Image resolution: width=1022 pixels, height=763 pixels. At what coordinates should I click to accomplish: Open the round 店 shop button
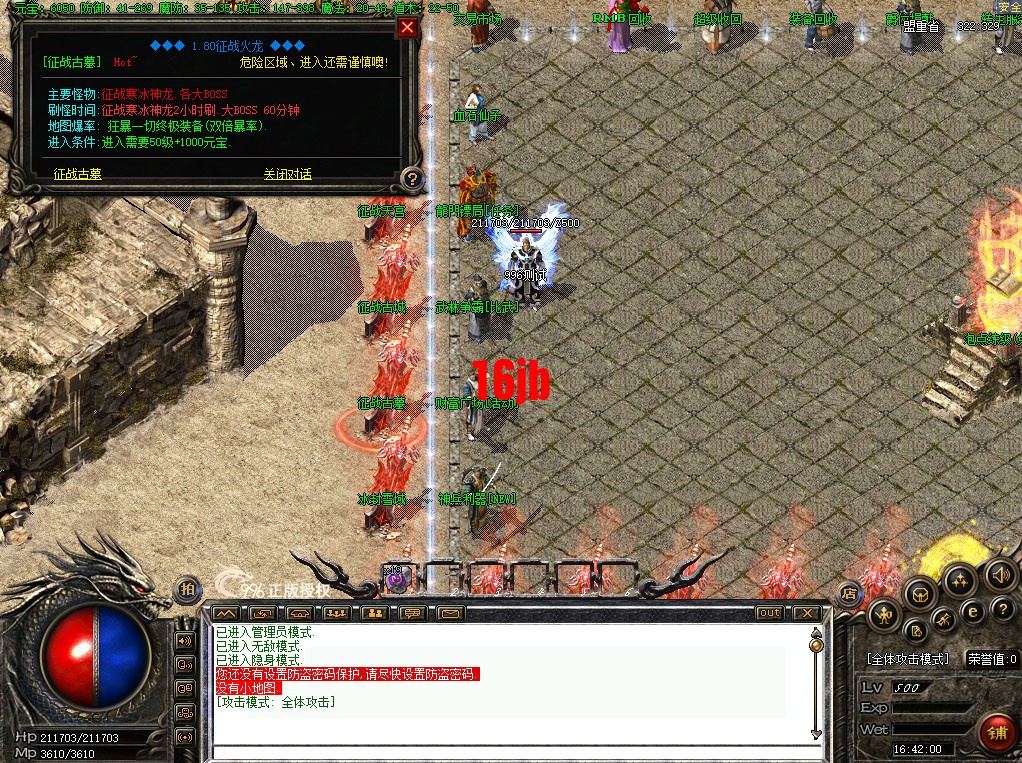click(848, 593)
